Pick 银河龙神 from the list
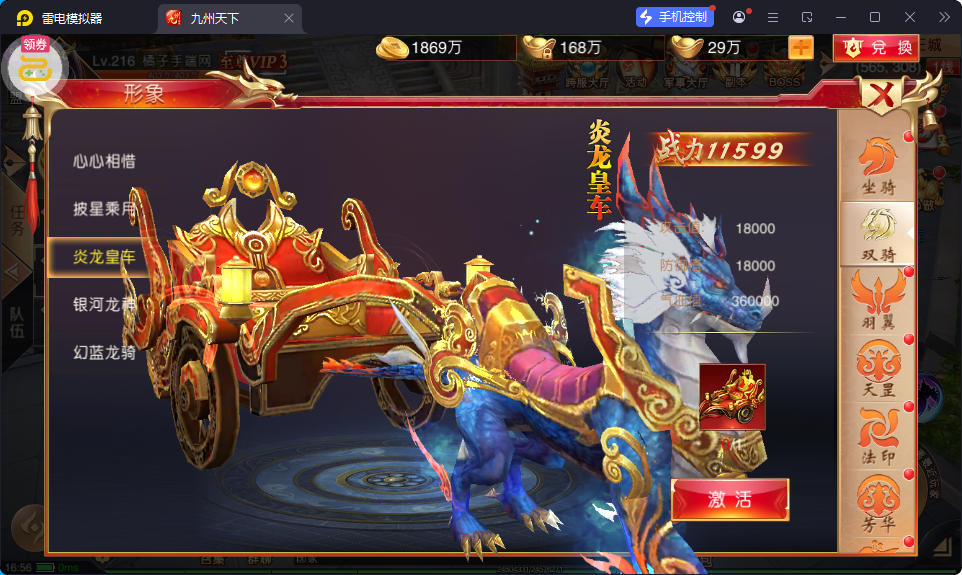 click(x=104, y=304)
